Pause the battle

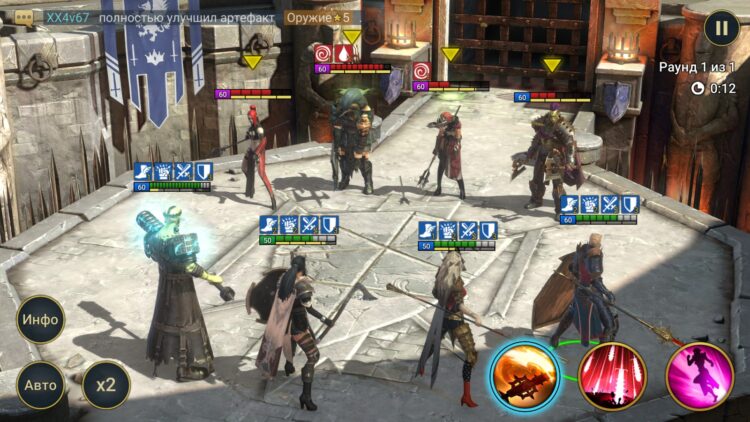(721, 27)
